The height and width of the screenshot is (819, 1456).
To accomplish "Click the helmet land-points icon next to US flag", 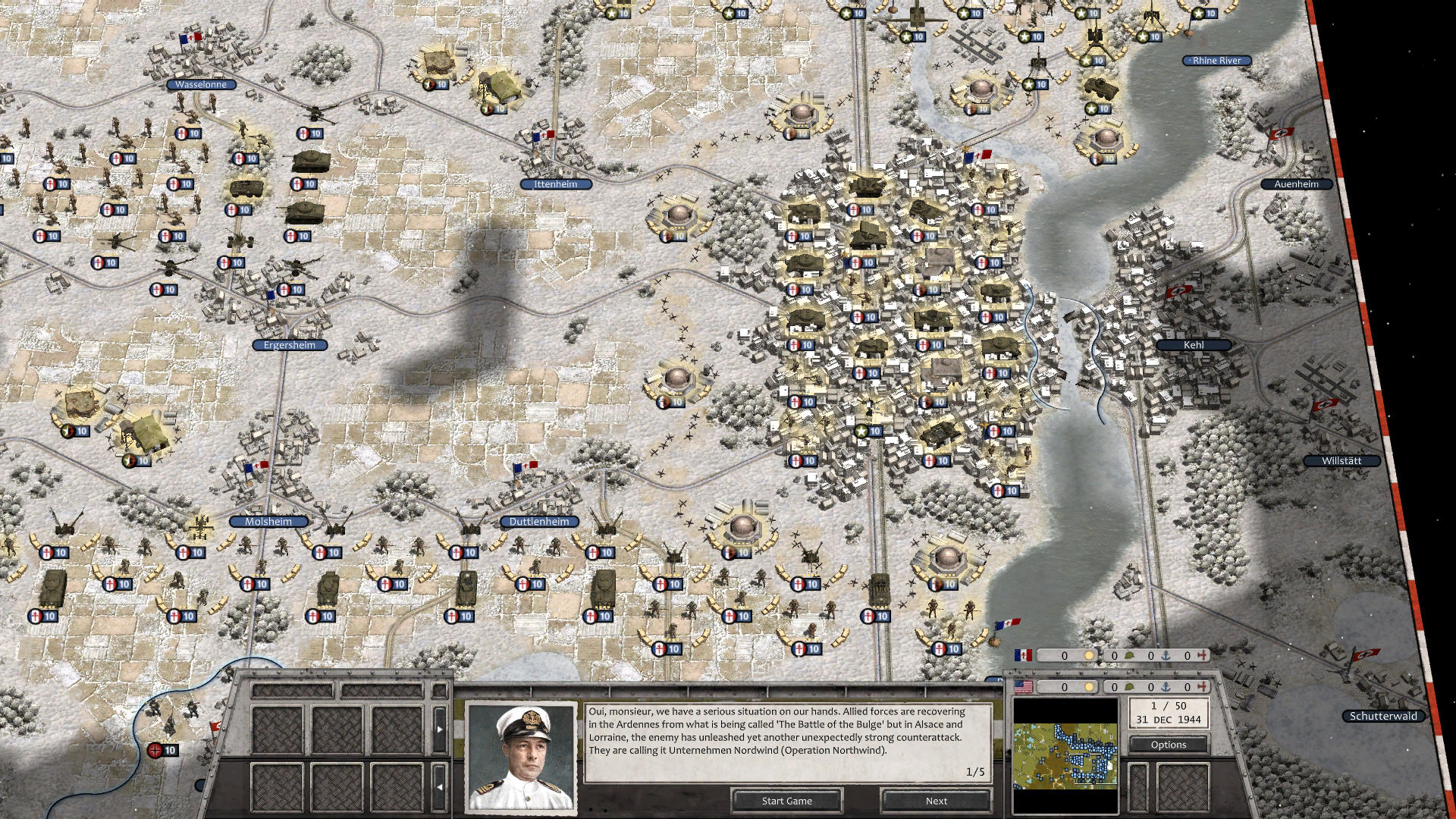I will [1129, 688].
